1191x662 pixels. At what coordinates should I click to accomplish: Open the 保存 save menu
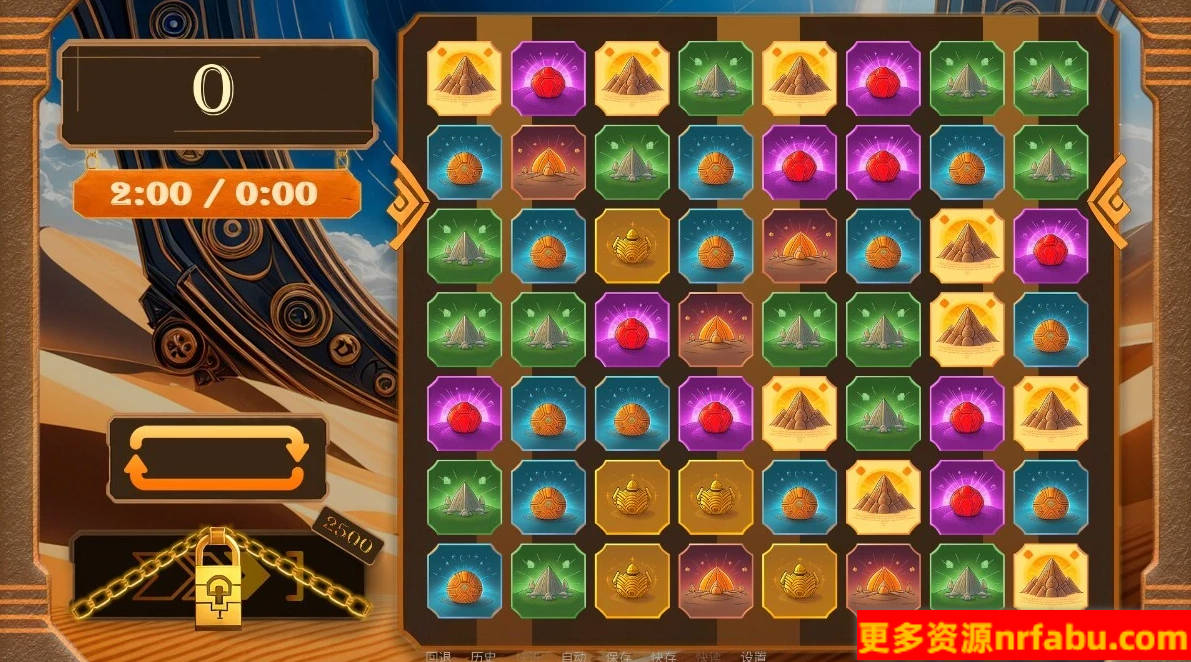tap(618, 657)
